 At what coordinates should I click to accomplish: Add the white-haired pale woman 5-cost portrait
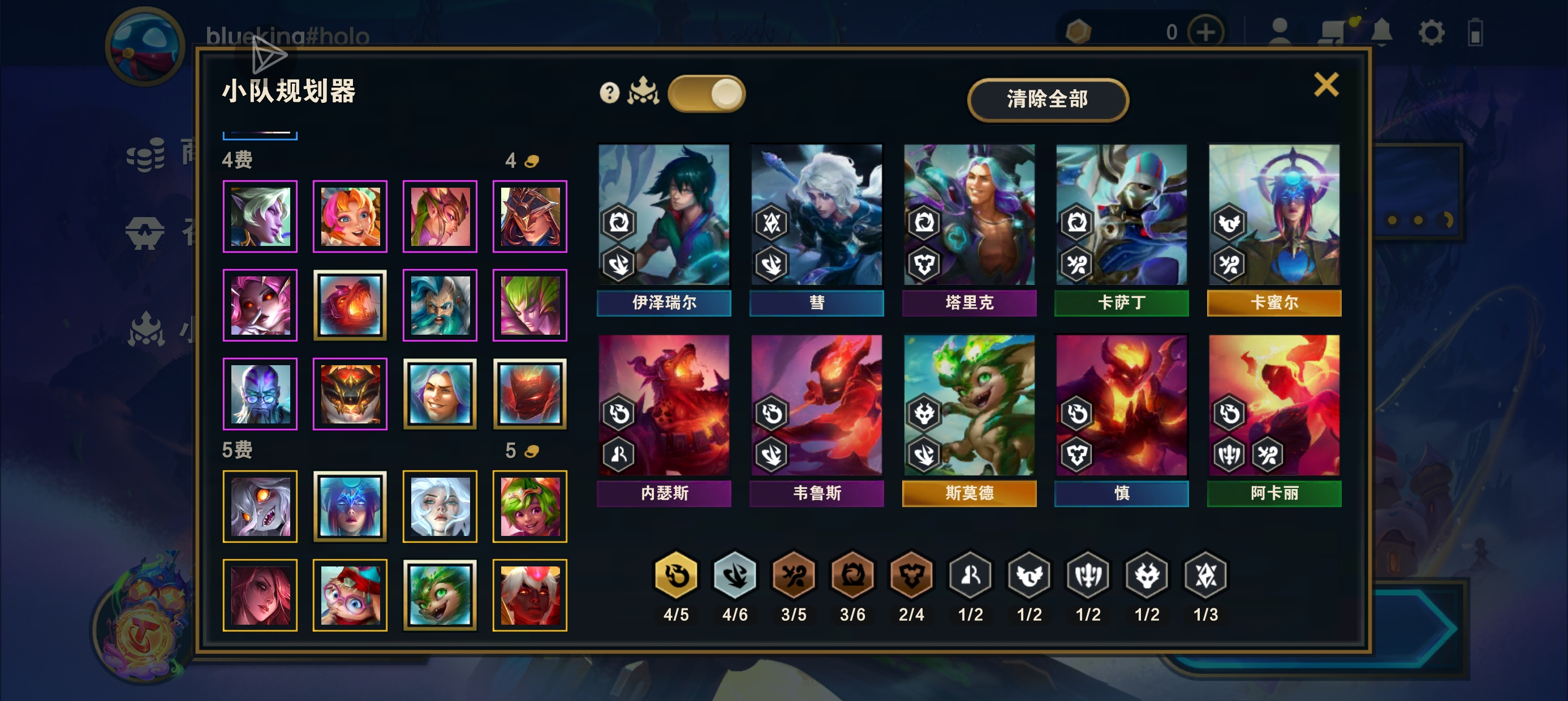click(440, 507)
